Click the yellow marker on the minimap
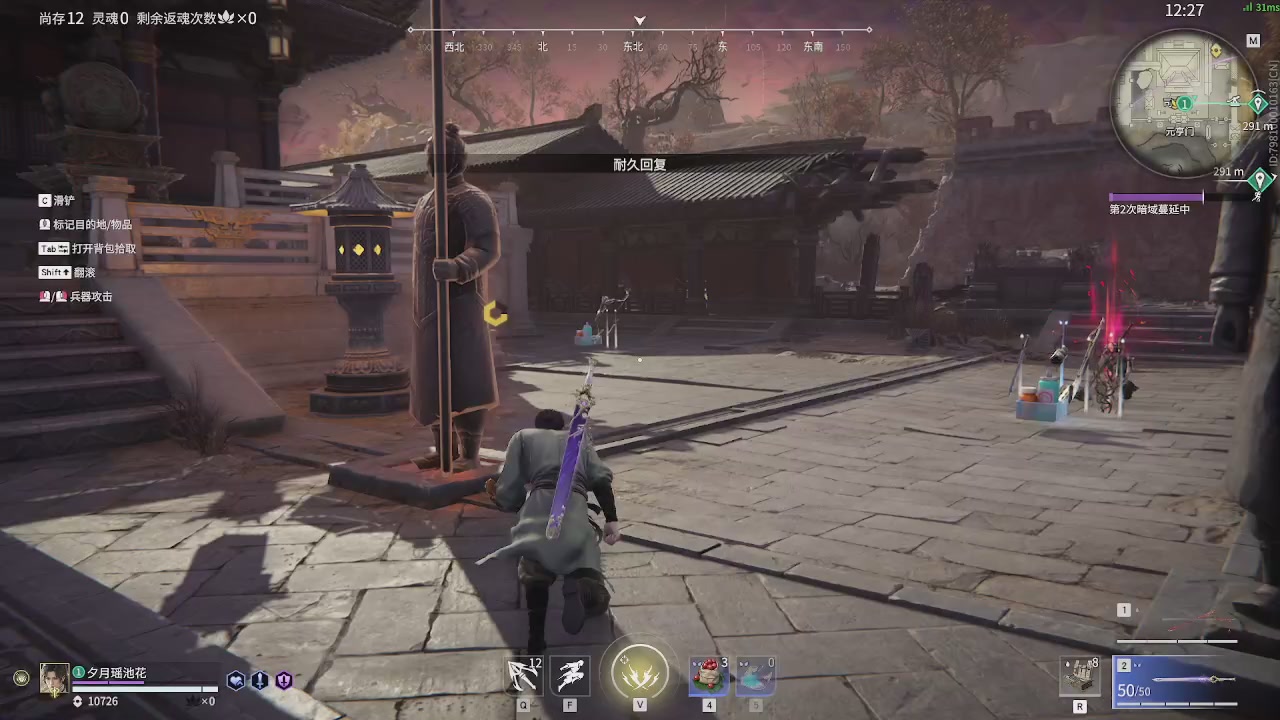 (1216, 51)
